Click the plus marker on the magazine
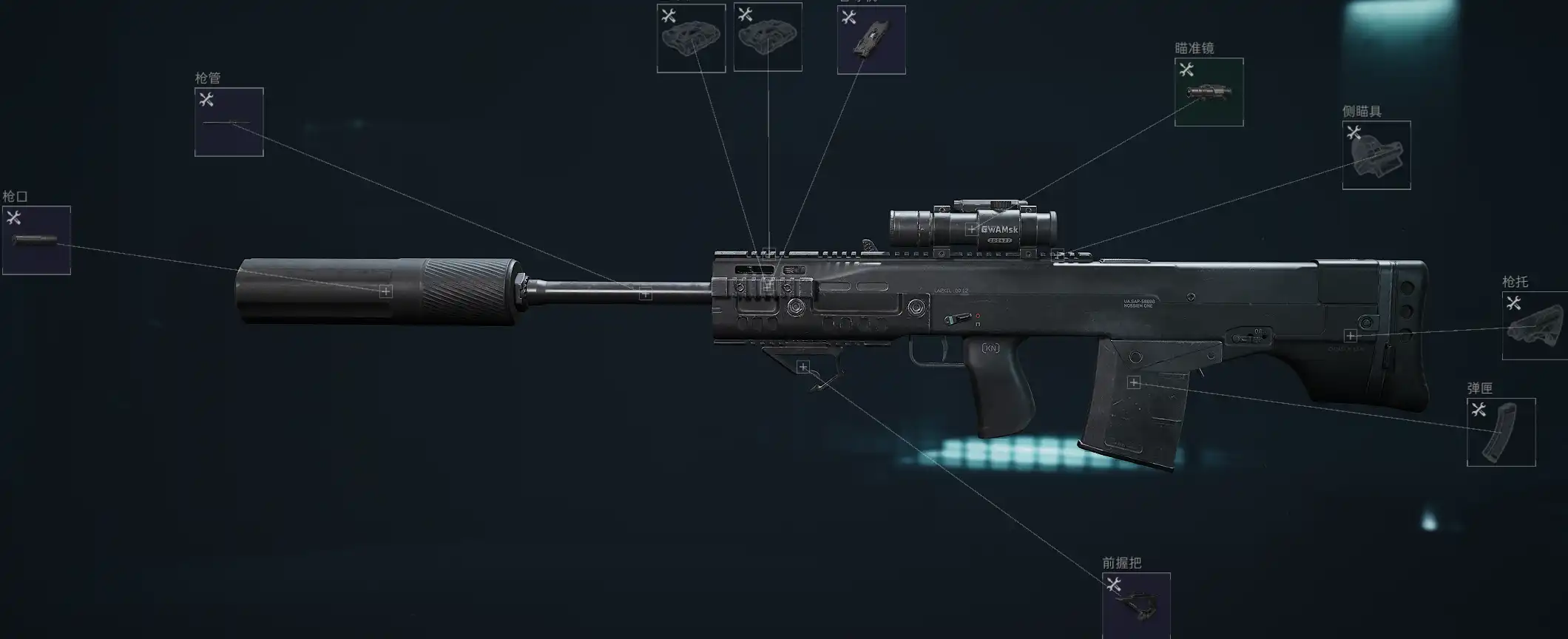 click(x=1133, y=382)
